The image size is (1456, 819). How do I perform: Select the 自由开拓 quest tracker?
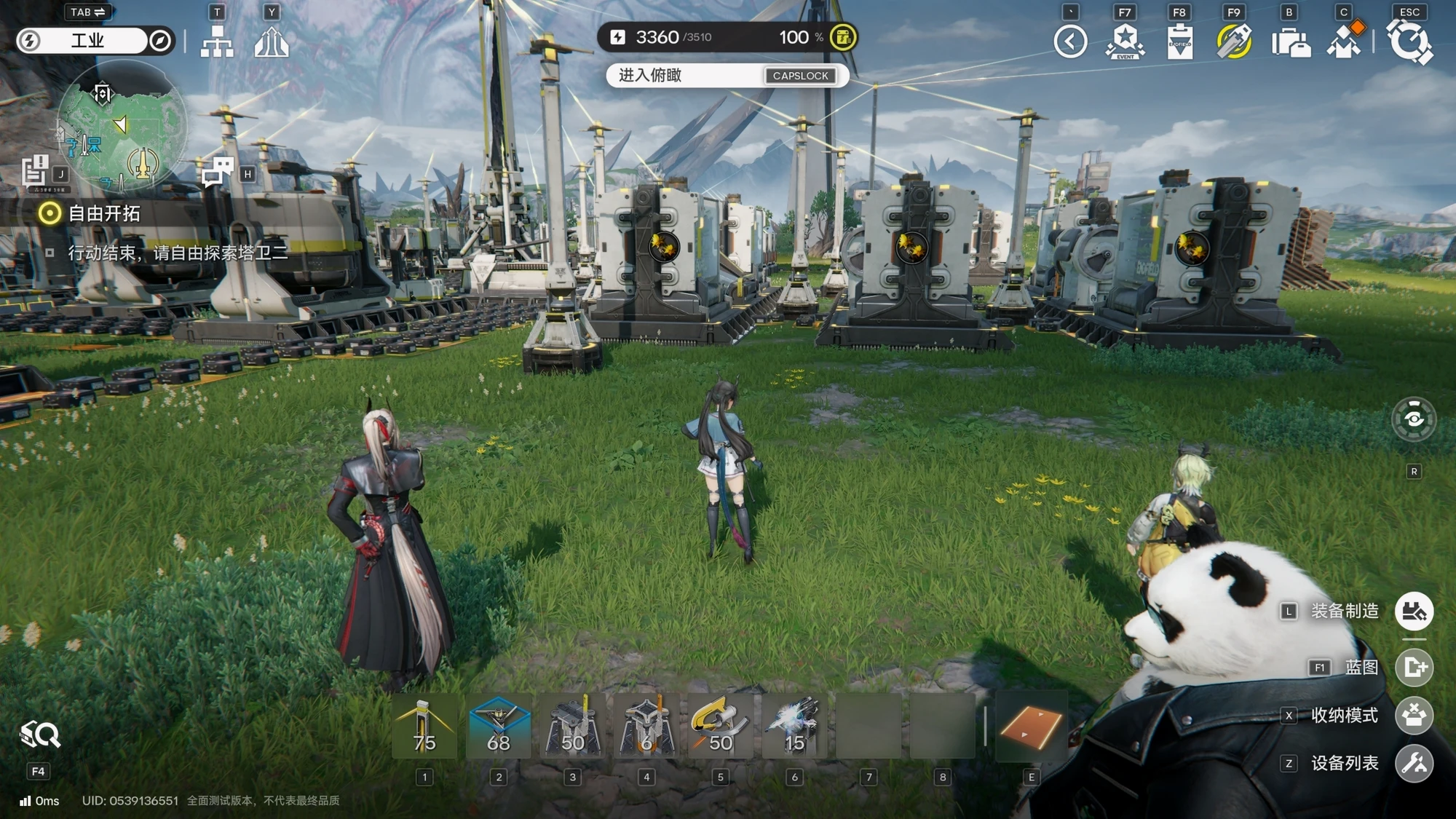point(103,213)
